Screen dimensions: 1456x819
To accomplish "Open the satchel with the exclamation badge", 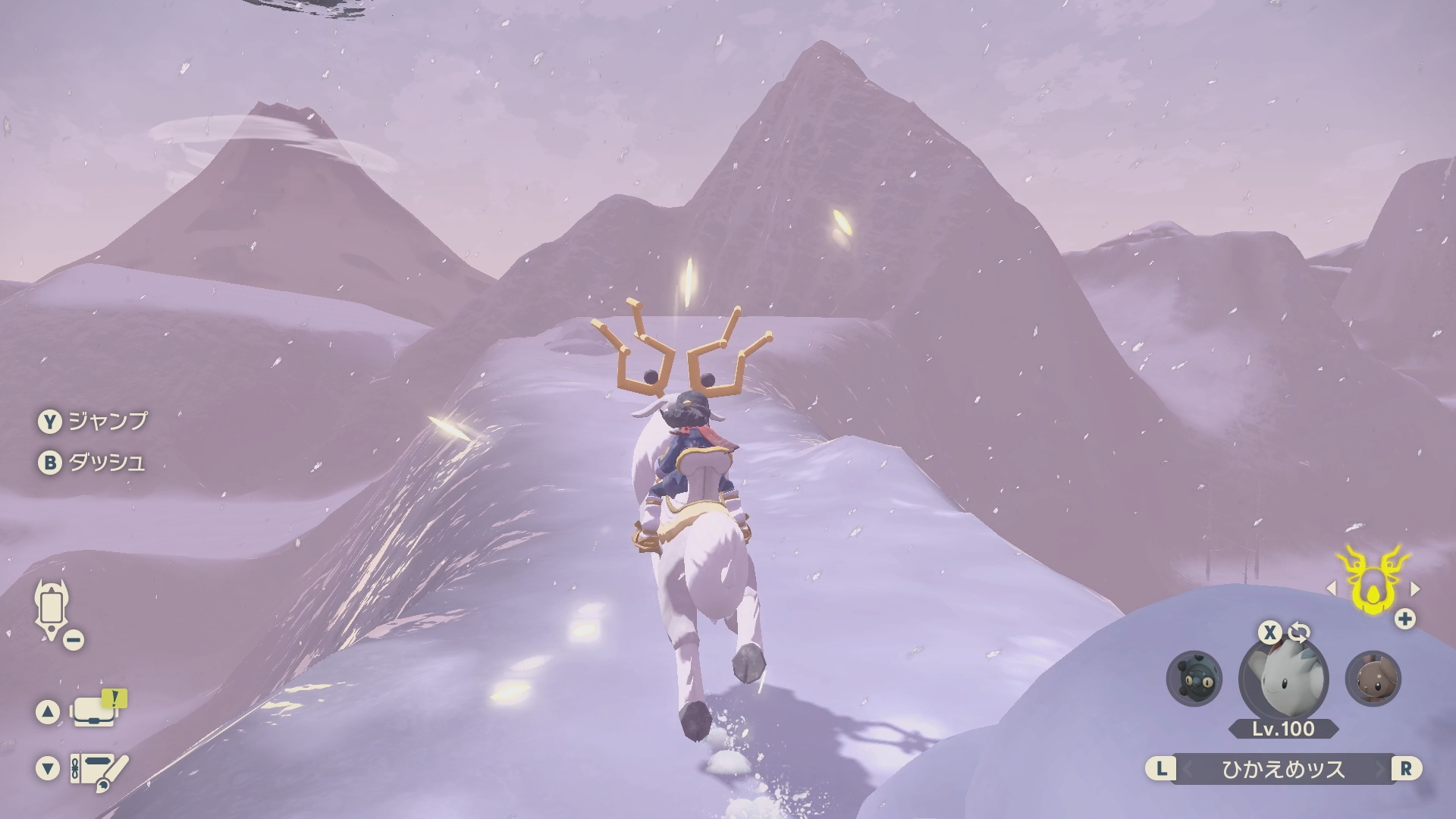I will 94,712.
